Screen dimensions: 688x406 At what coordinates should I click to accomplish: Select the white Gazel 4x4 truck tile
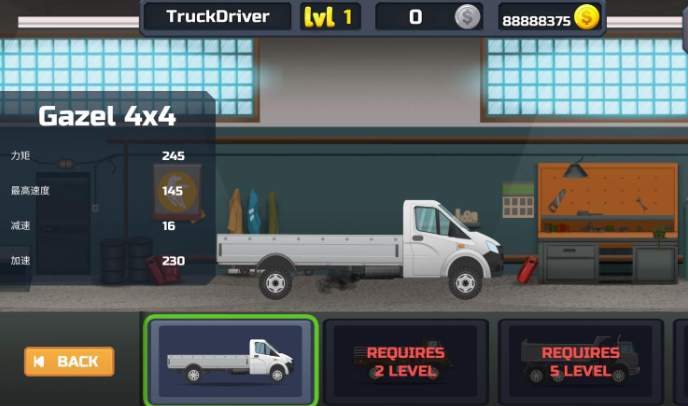(231, 360)
